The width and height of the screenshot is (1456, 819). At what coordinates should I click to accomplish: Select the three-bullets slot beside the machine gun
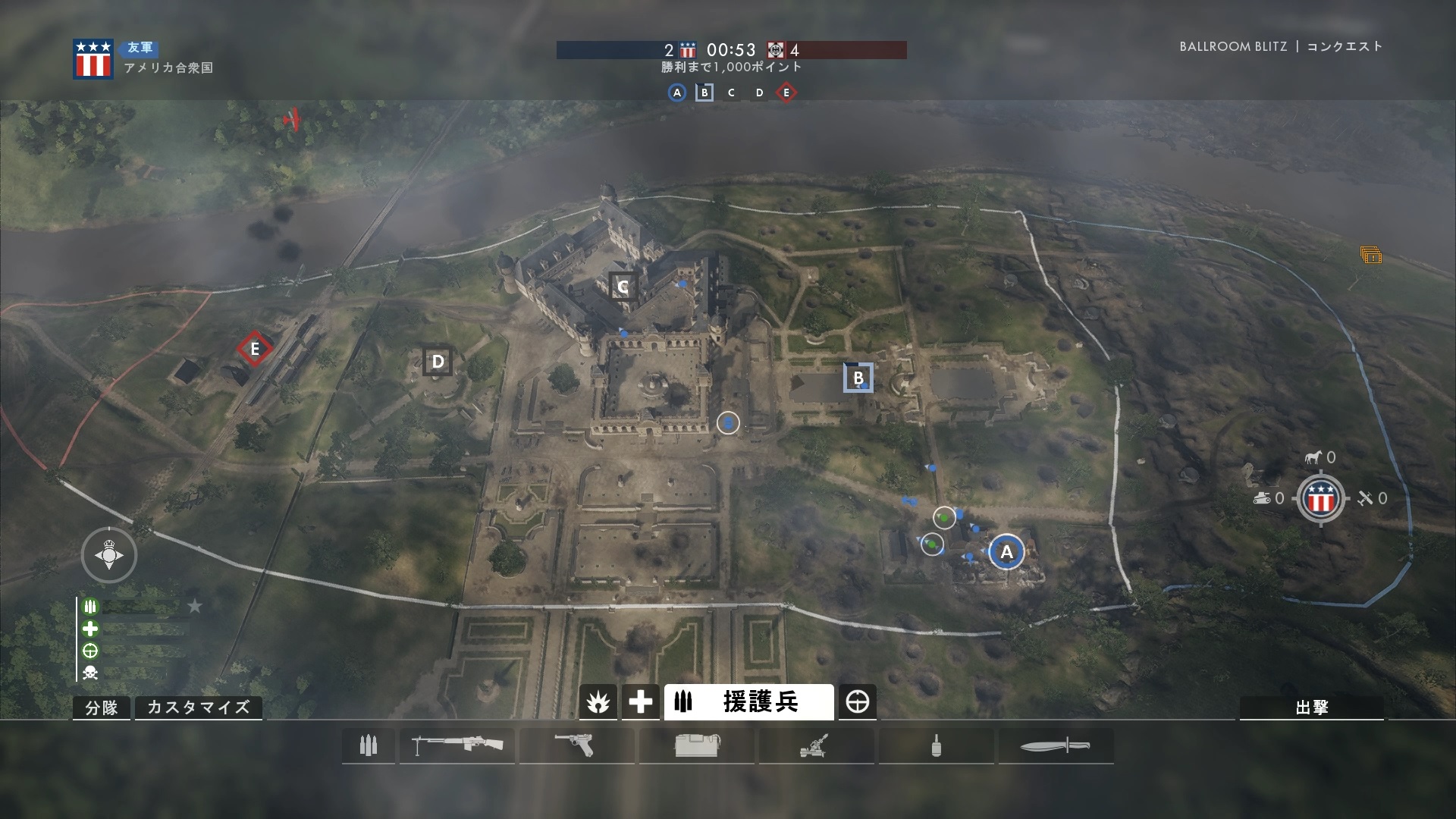369,746
